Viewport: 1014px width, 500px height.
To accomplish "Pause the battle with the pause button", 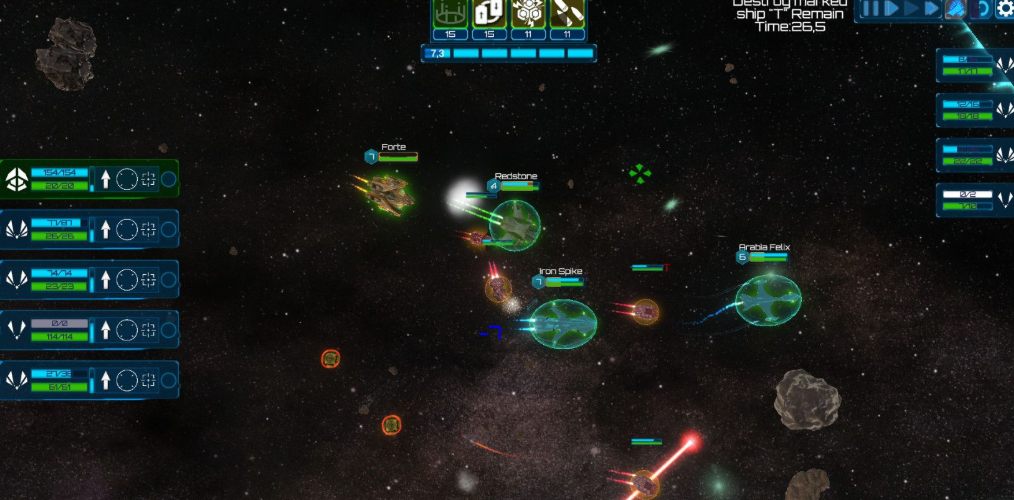I will pos(870,9).
